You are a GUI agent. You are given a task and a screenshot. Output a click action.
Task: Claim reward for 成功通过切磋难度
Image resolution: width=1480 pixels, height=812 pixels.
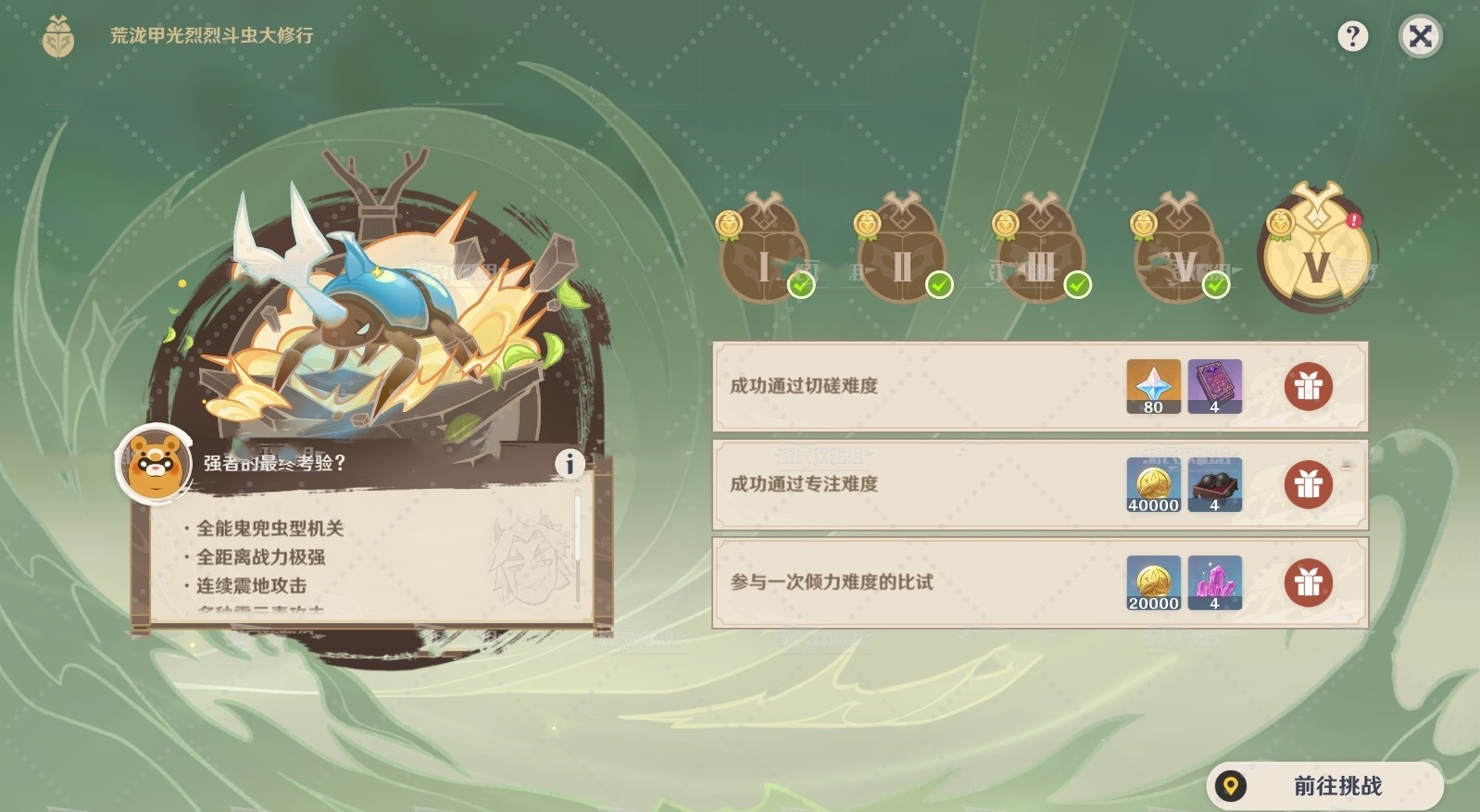(1309, 387)
